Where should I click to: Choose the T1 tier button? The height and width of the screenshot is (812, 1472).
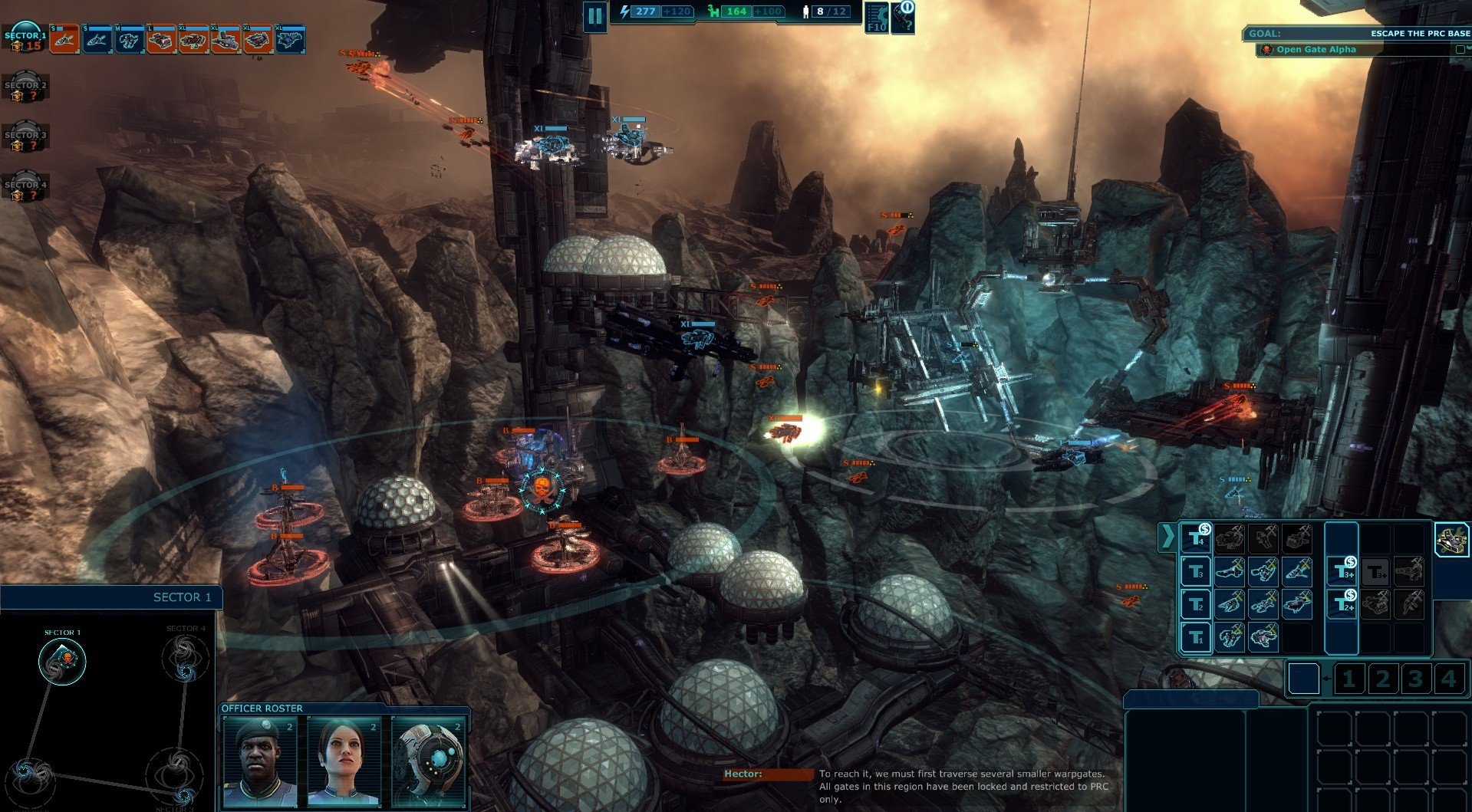coord(1195,637)
